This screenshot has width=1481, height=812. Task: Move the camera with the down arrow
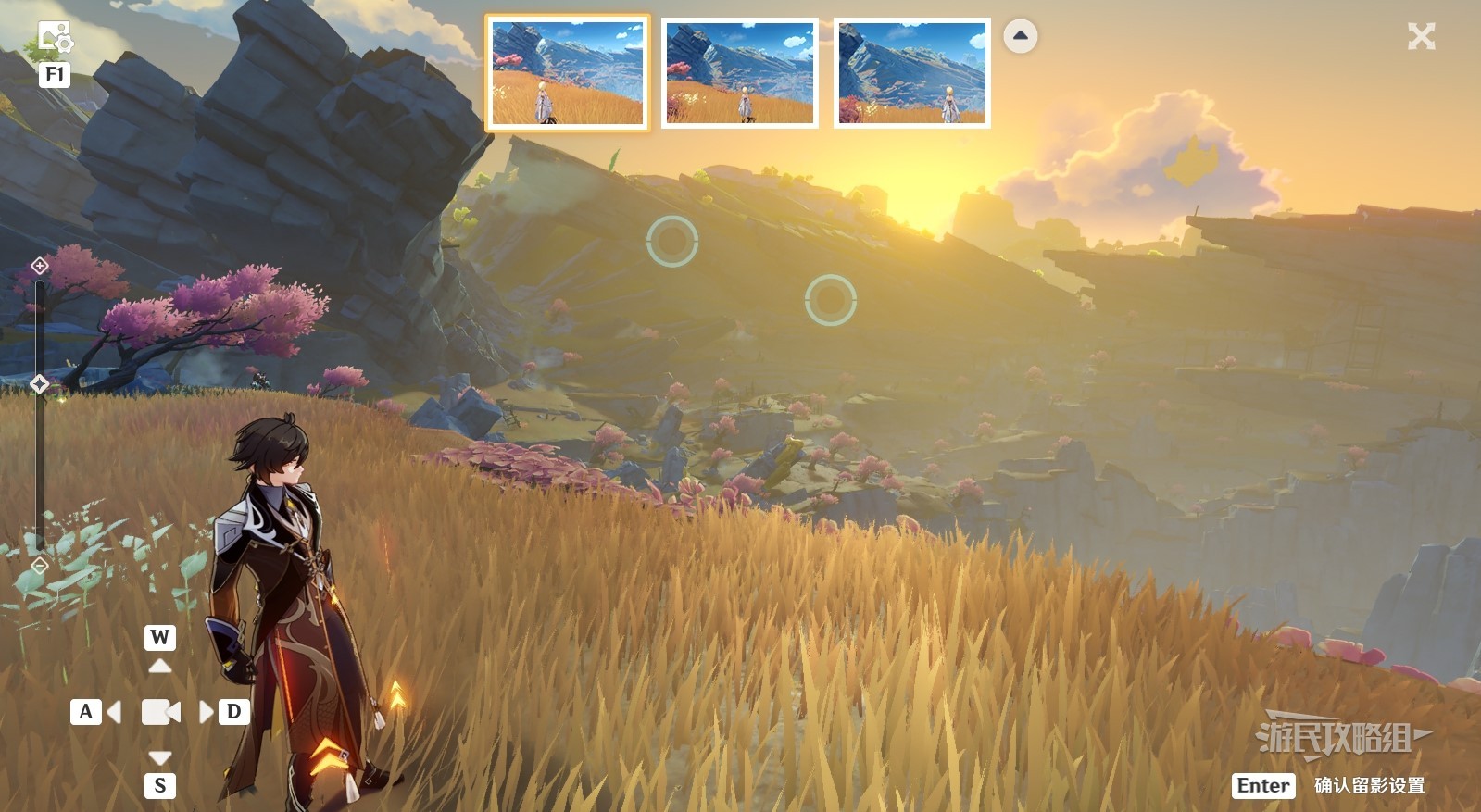click(160, 758)
